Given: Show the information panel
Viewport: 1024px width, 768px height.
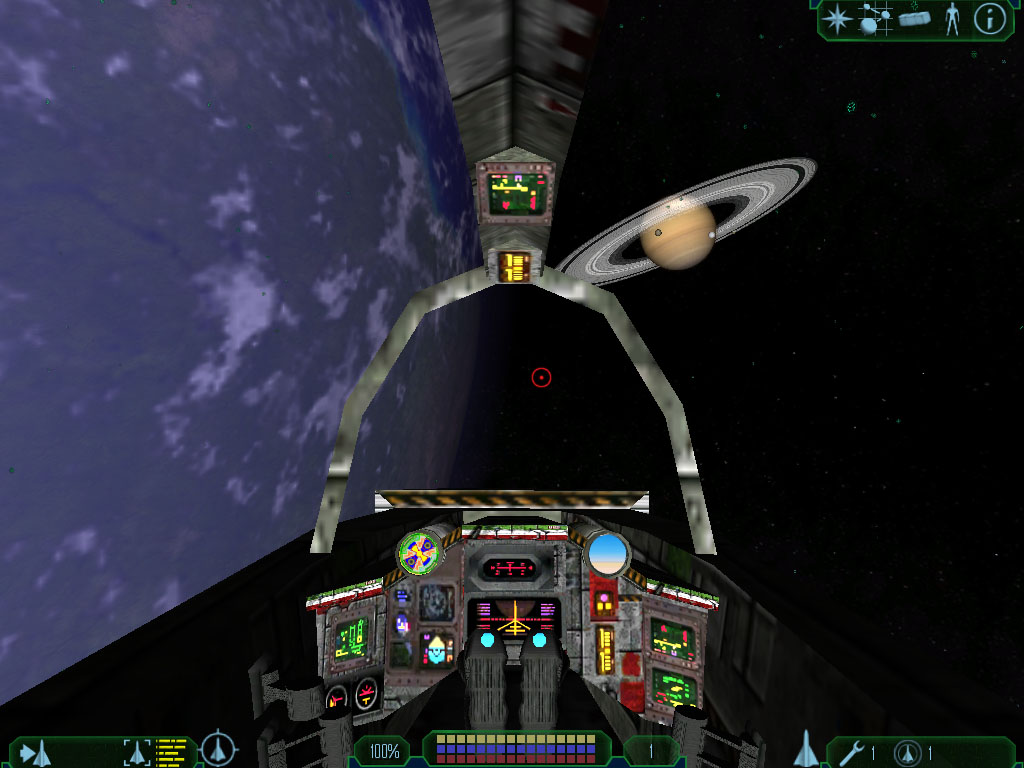Looking at the screenshot, I should click(x=989, y=19).
